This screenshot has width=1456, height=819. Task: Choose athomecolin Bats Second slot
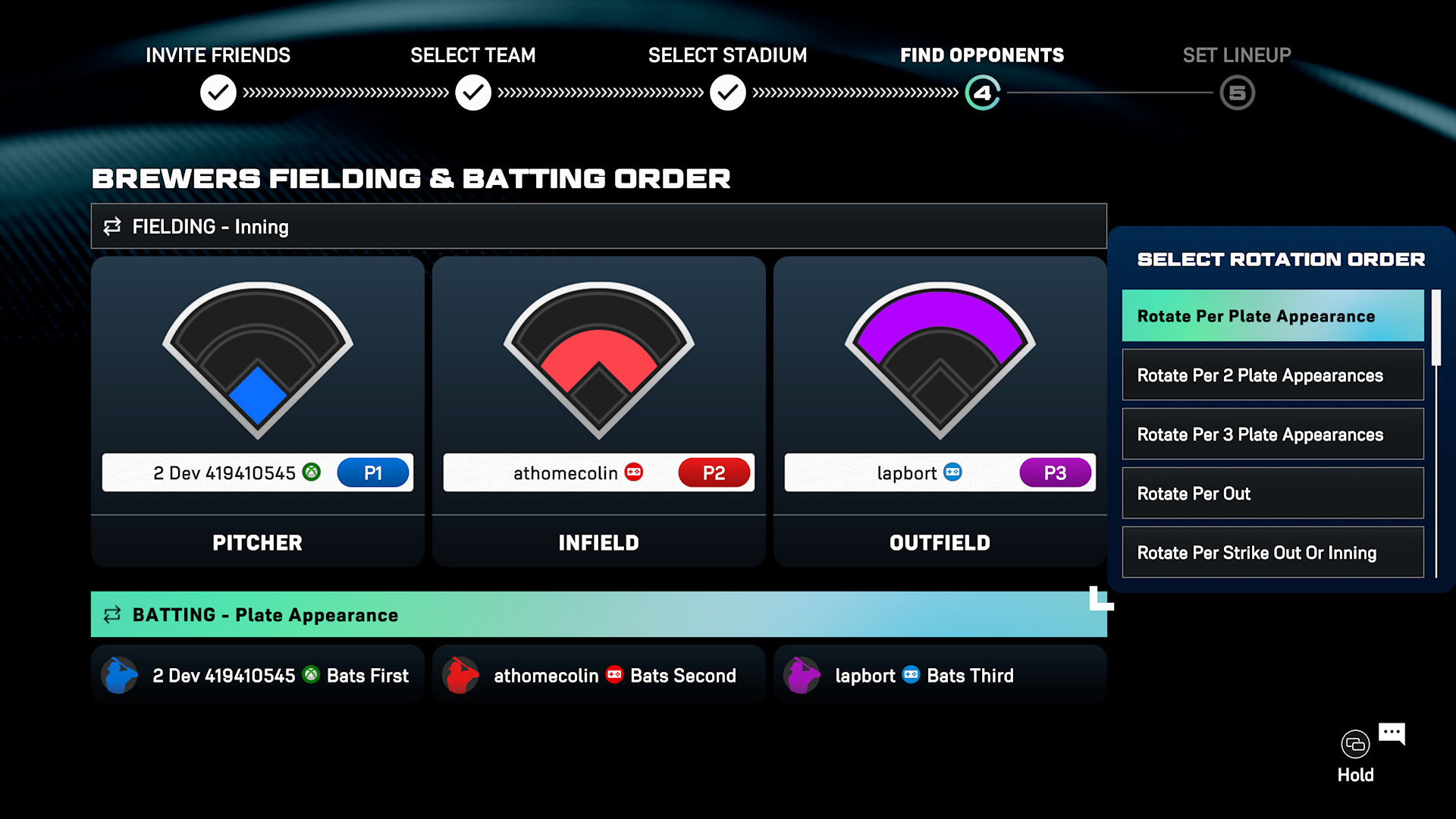click(598, 676)
